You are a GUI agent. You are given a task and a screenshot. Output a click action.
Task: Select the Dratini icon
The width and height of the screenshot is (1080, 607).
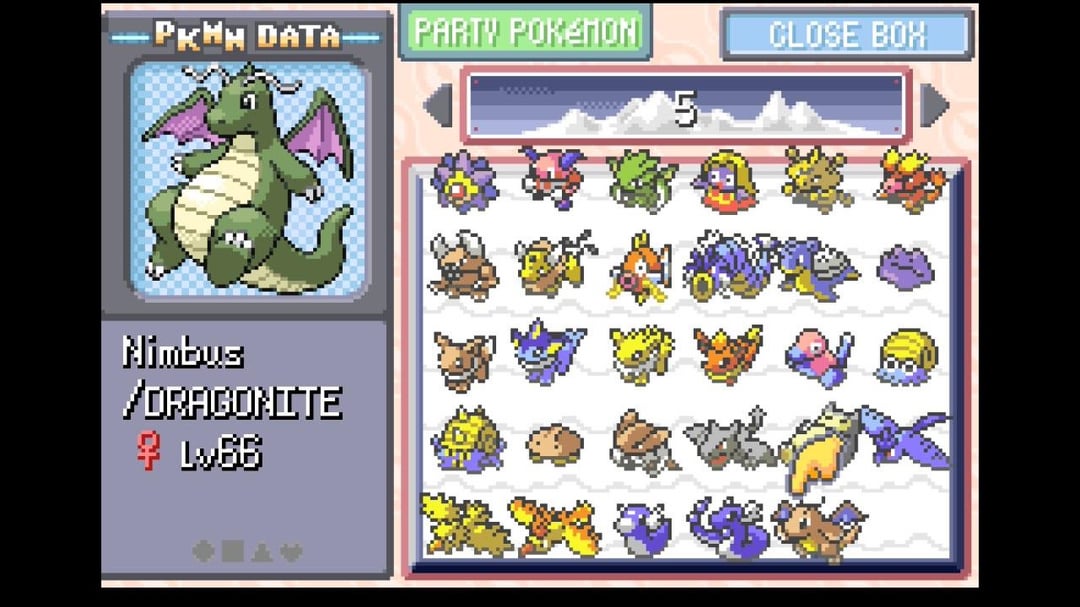coord(641,527)
